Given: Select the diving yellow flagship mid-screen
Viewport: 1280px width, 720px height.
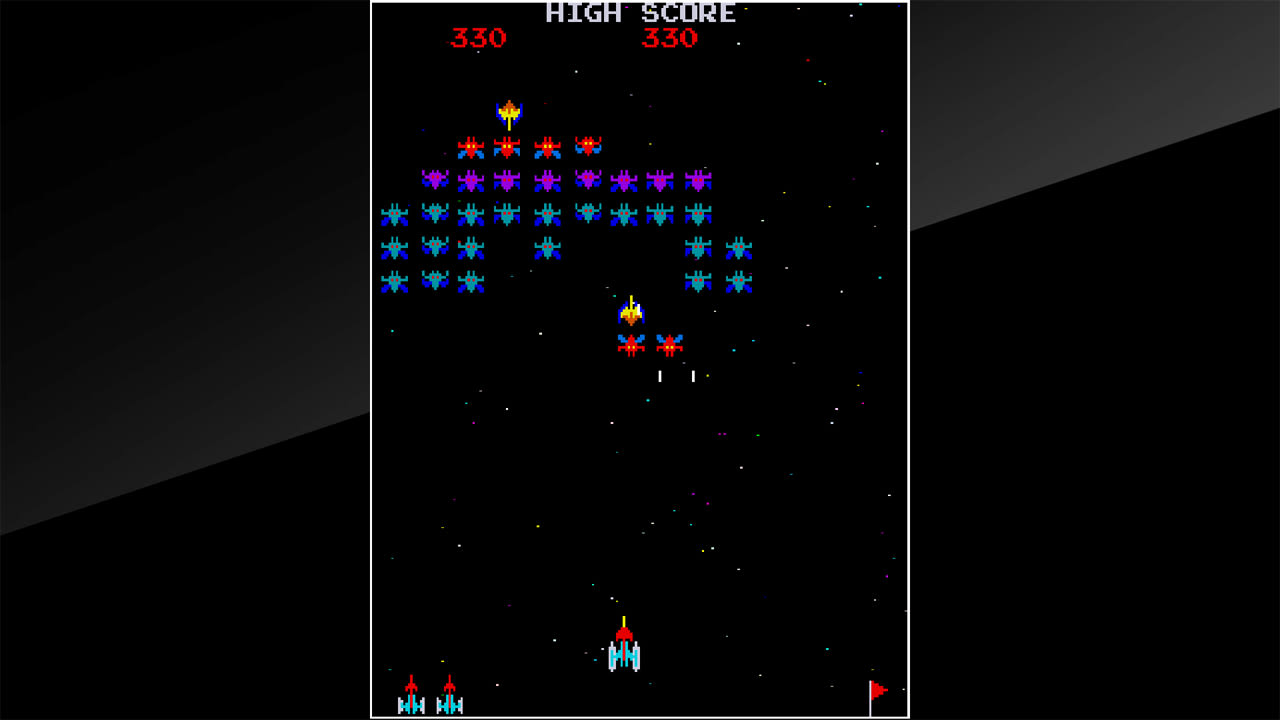Looking at the screenshot, I should (630, 312).
